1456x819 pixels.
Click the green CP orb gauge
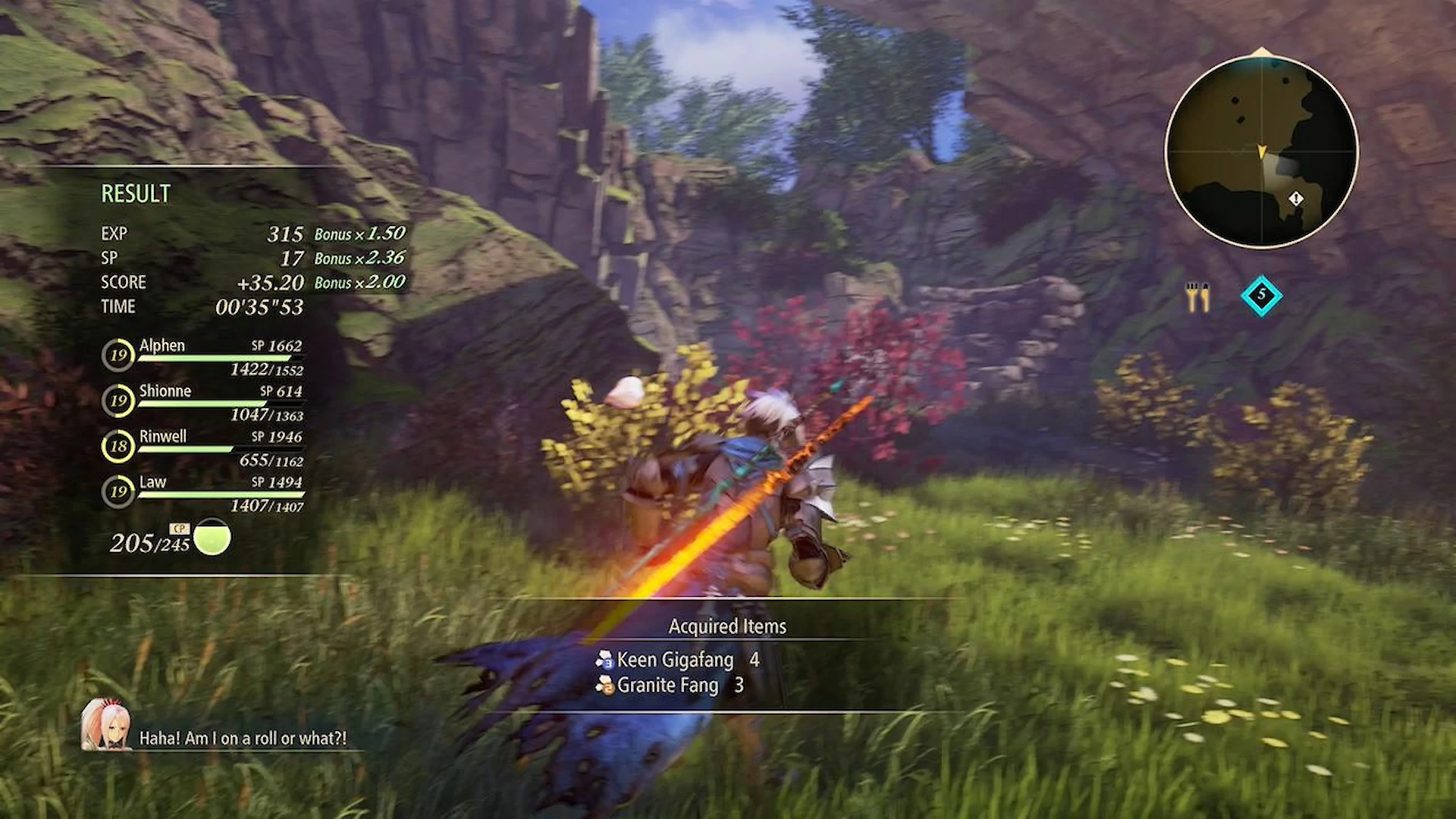(x=212, y=538)
